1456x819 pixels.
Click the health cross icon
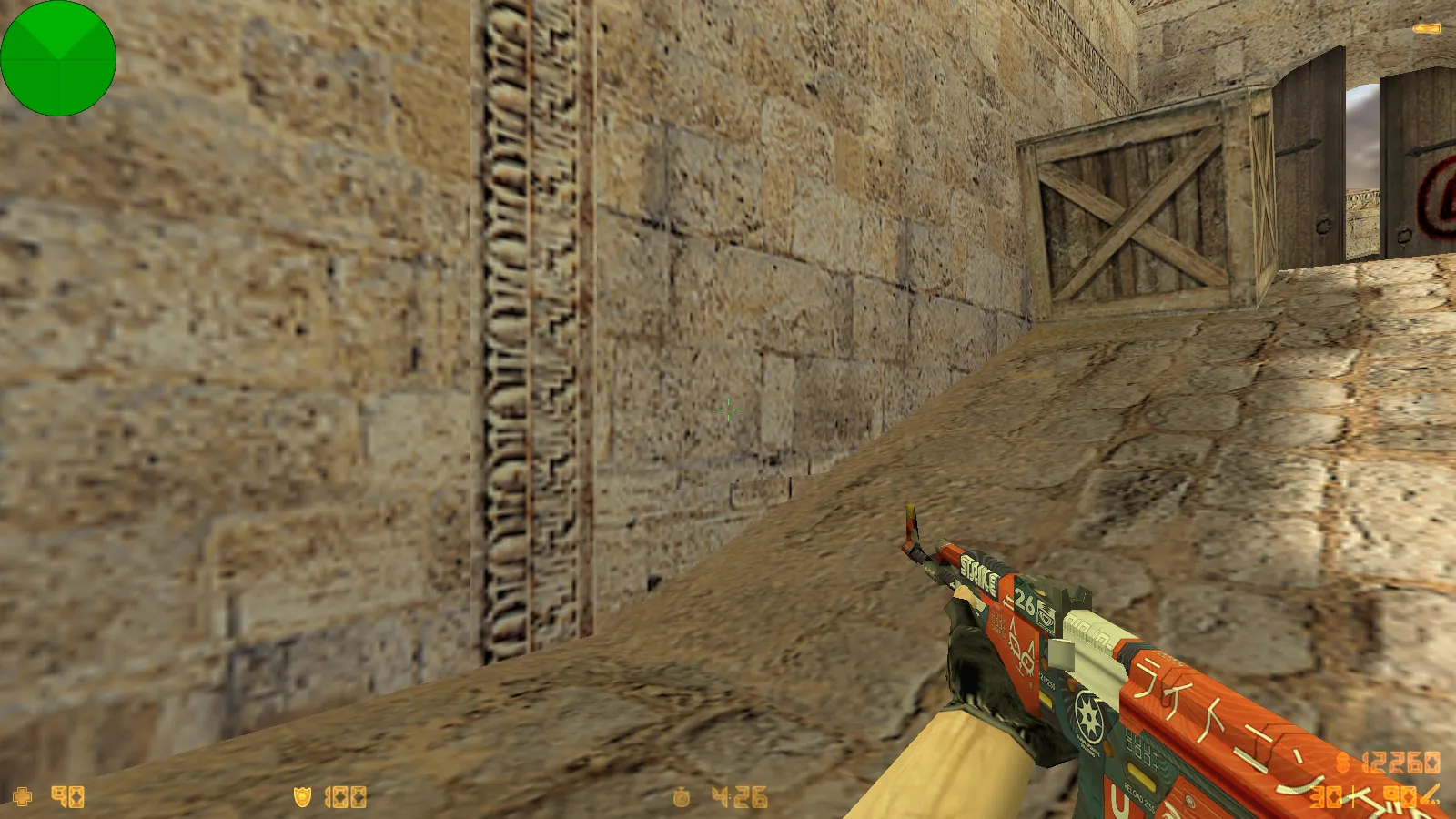(x=22, y=797)
